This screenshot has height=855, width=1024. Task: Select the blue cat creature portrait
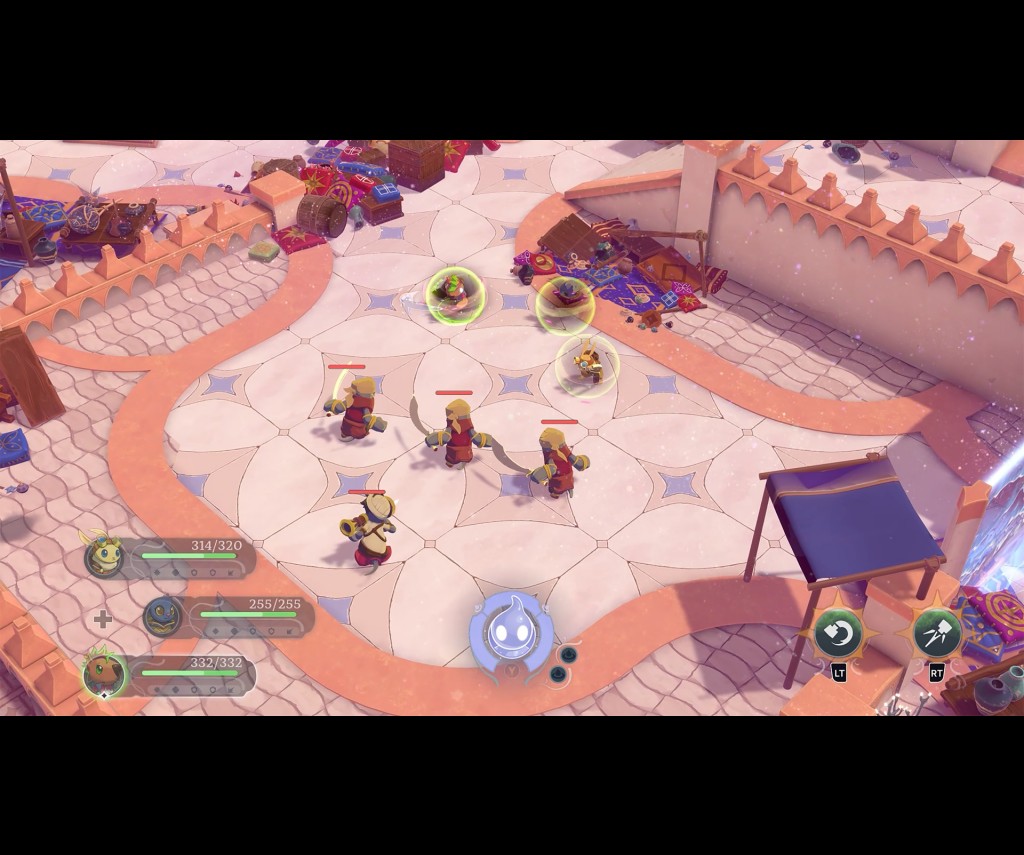(x=163, y=616)
